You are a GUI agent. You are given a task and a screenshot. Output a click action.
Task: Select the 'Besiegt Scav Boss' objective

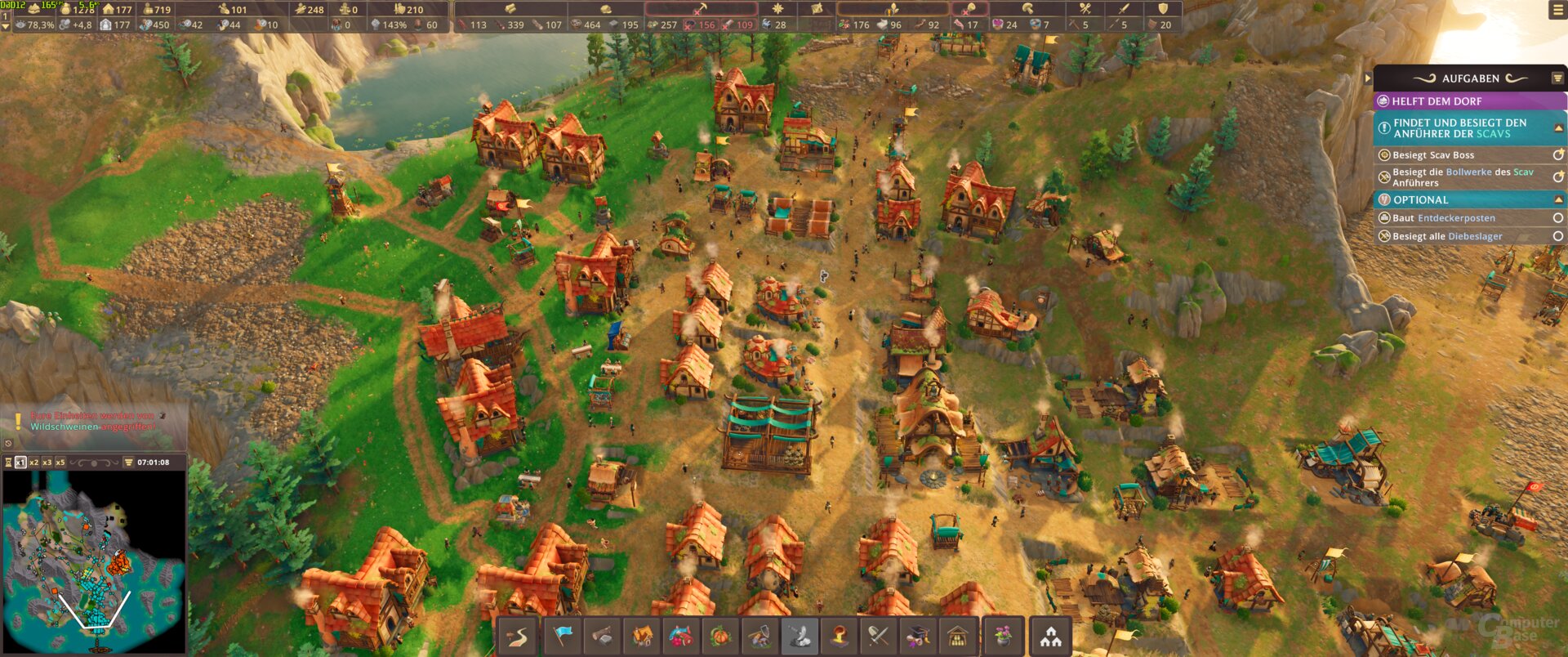1433,155
